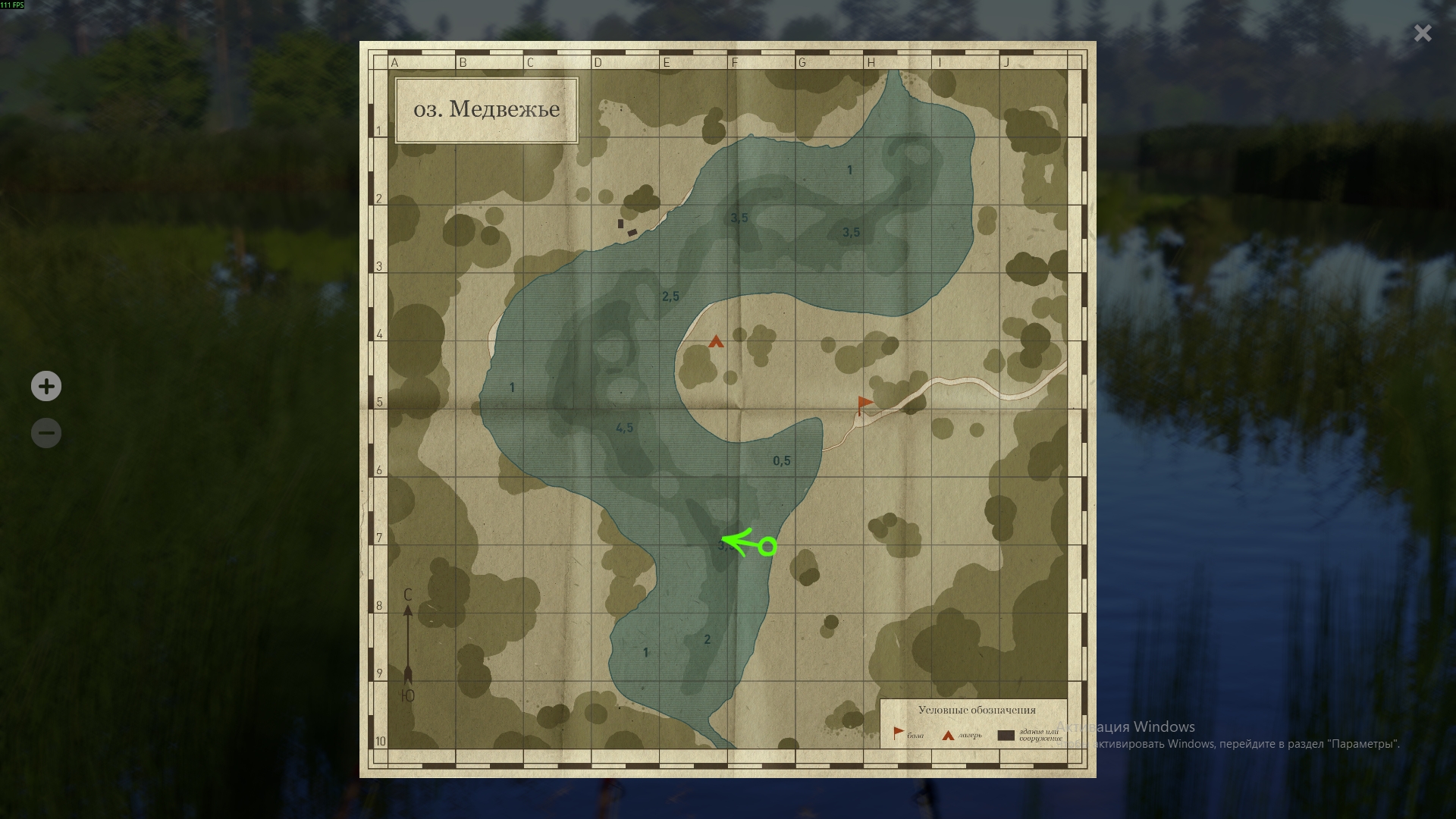Screen dimensions: 1456x819
Task: Select the red base flag marker near the road
Action: (863, 403)
